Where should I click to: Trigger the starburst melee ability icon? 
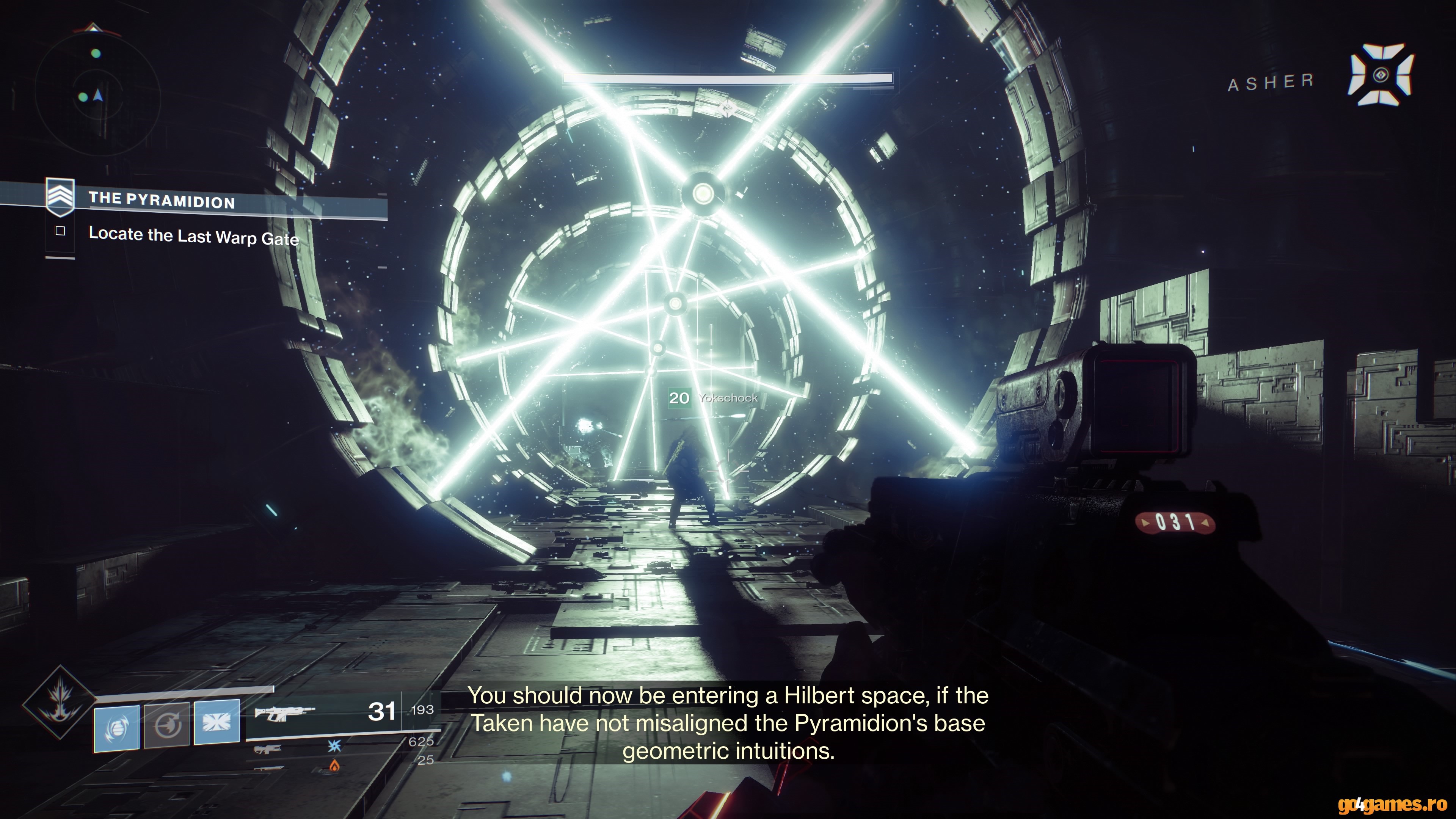(217, 722)
